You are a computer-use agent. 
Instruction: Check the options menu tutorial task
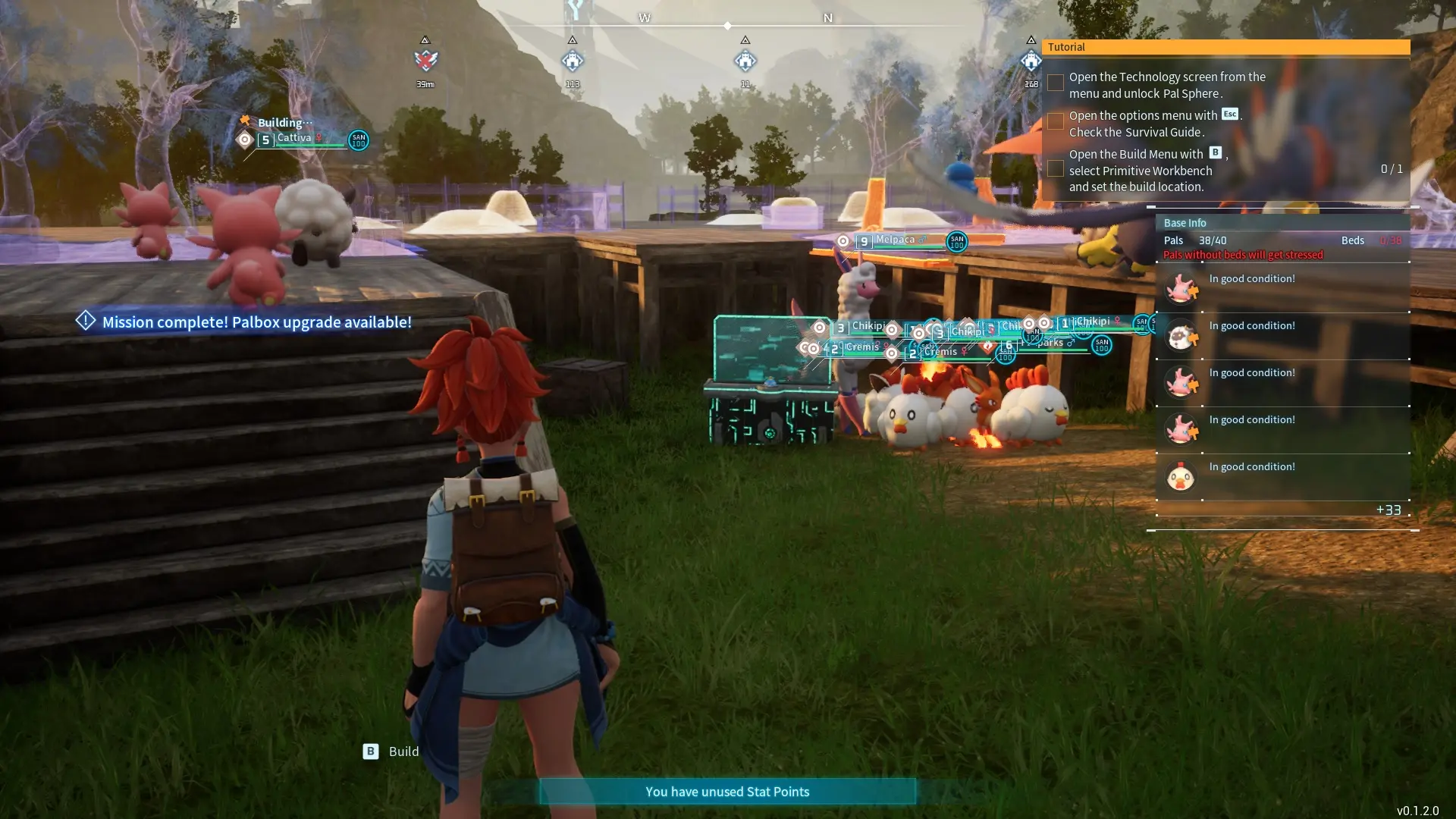(x=1056, y=121)
